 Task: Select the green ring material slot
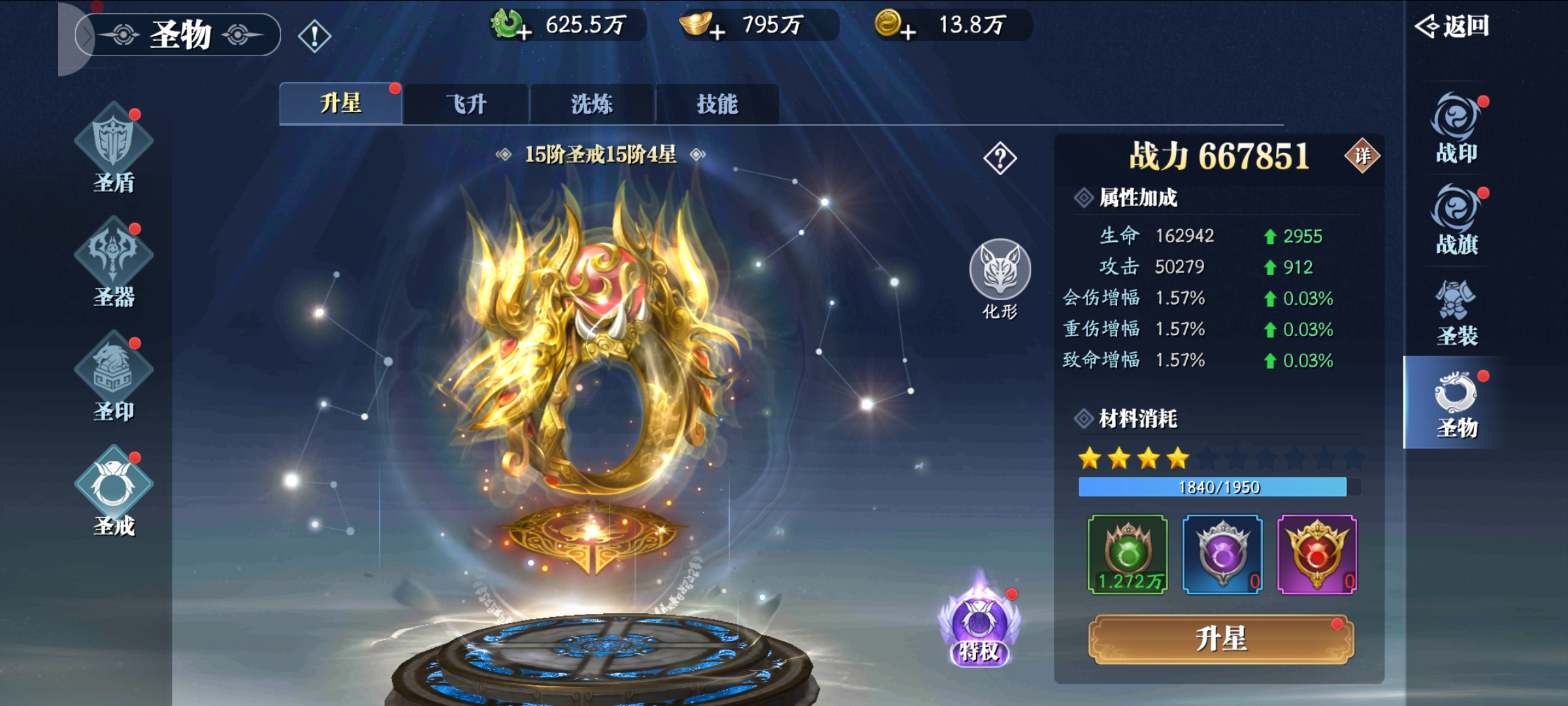(1128, 554)
